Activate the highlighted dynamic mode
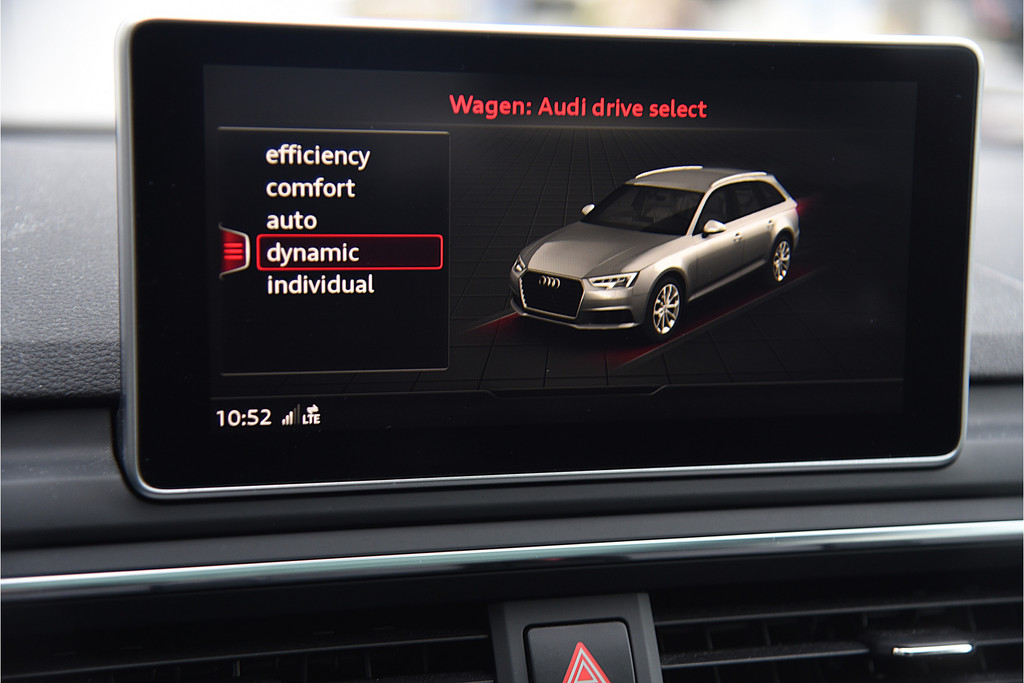 pos(348,253)
